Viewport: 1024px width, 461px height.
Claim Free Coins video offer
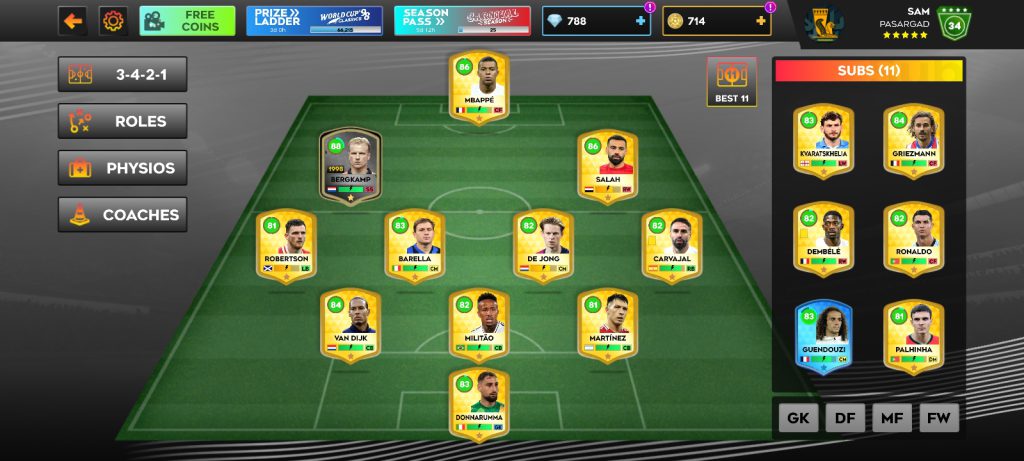pyautogui.click(x=187, y=21)
